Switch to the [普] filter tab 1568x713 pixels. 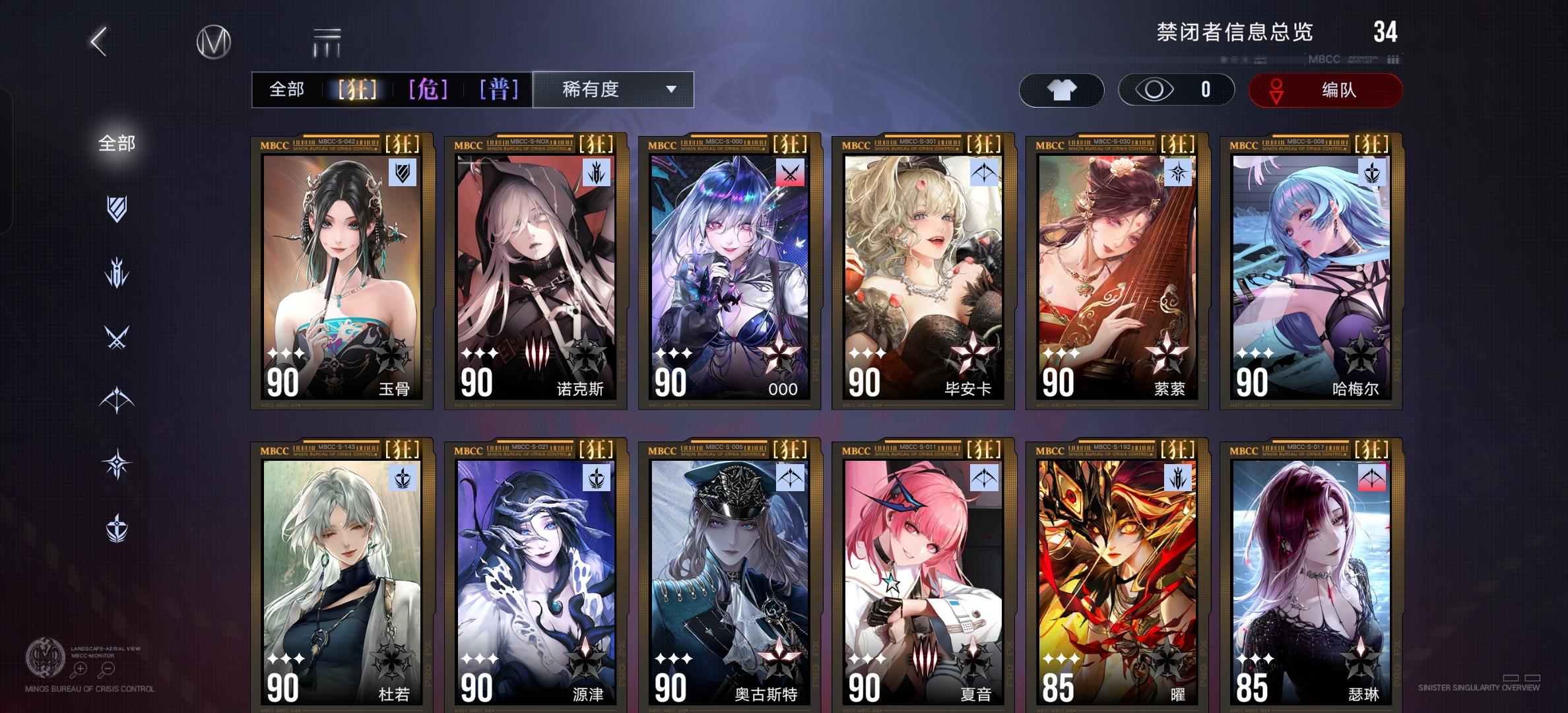499,90
